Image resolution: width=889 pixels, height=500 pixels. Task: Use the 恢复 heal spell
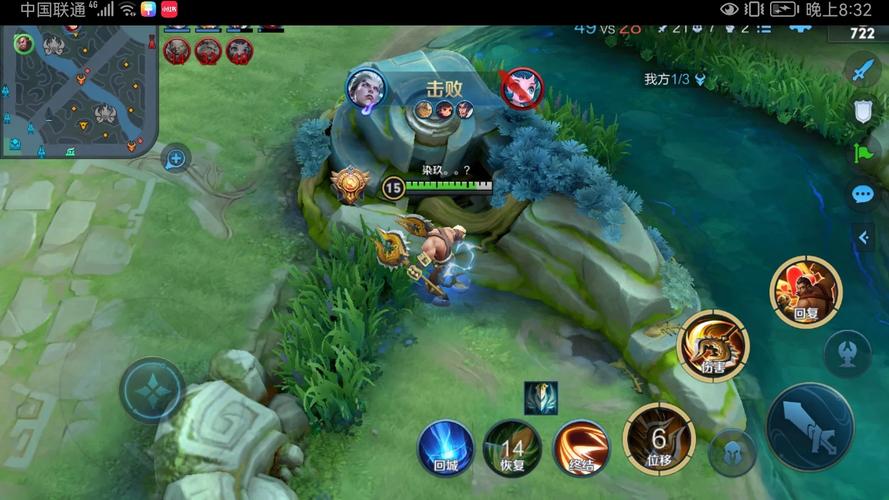(512, 446)
